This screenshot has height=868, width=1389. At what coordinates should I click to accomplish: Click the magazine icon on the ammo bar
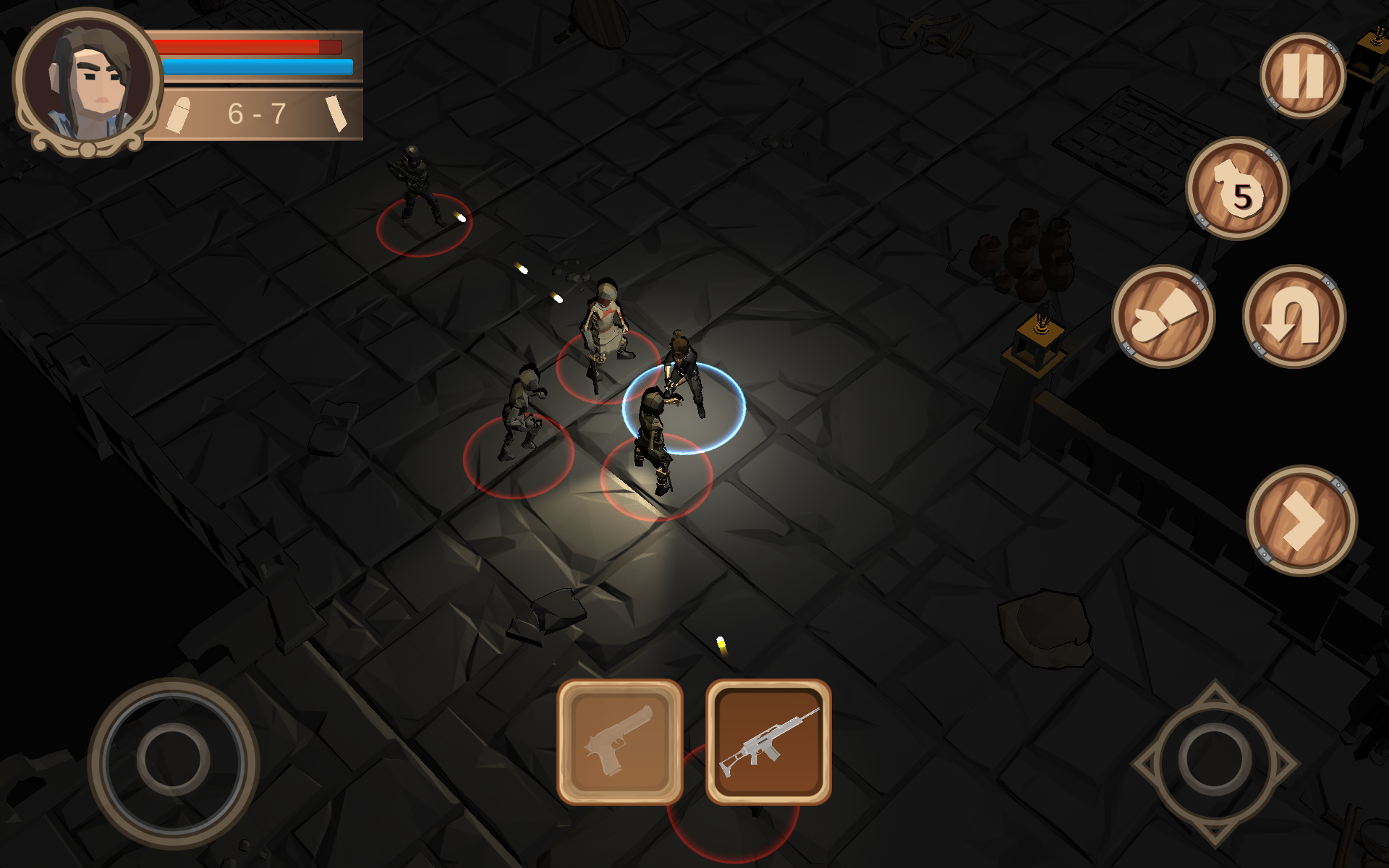tap(336, 114)
